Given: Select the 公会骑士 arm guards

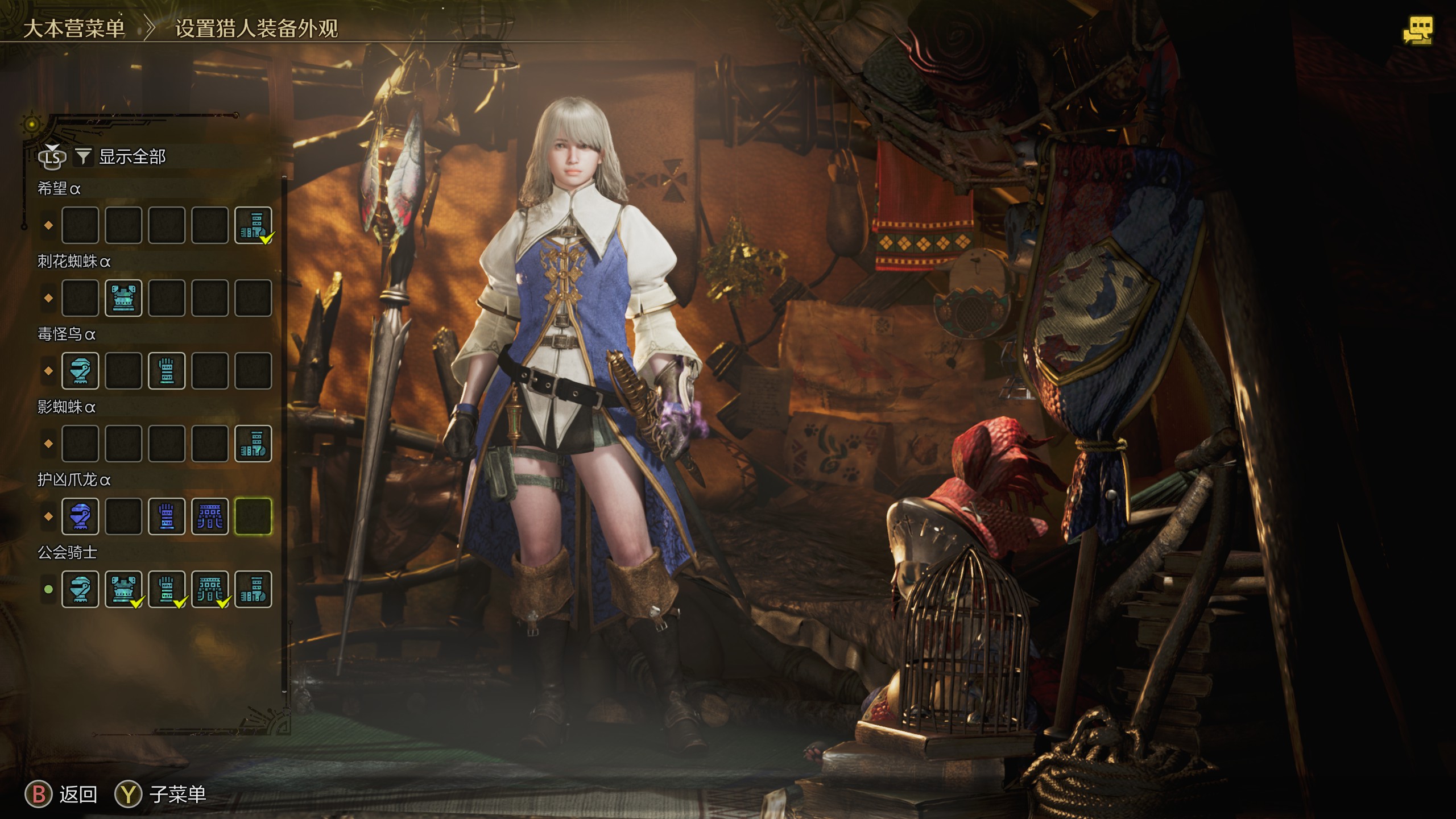Looking at the screenshot, I should coord(167,589).
